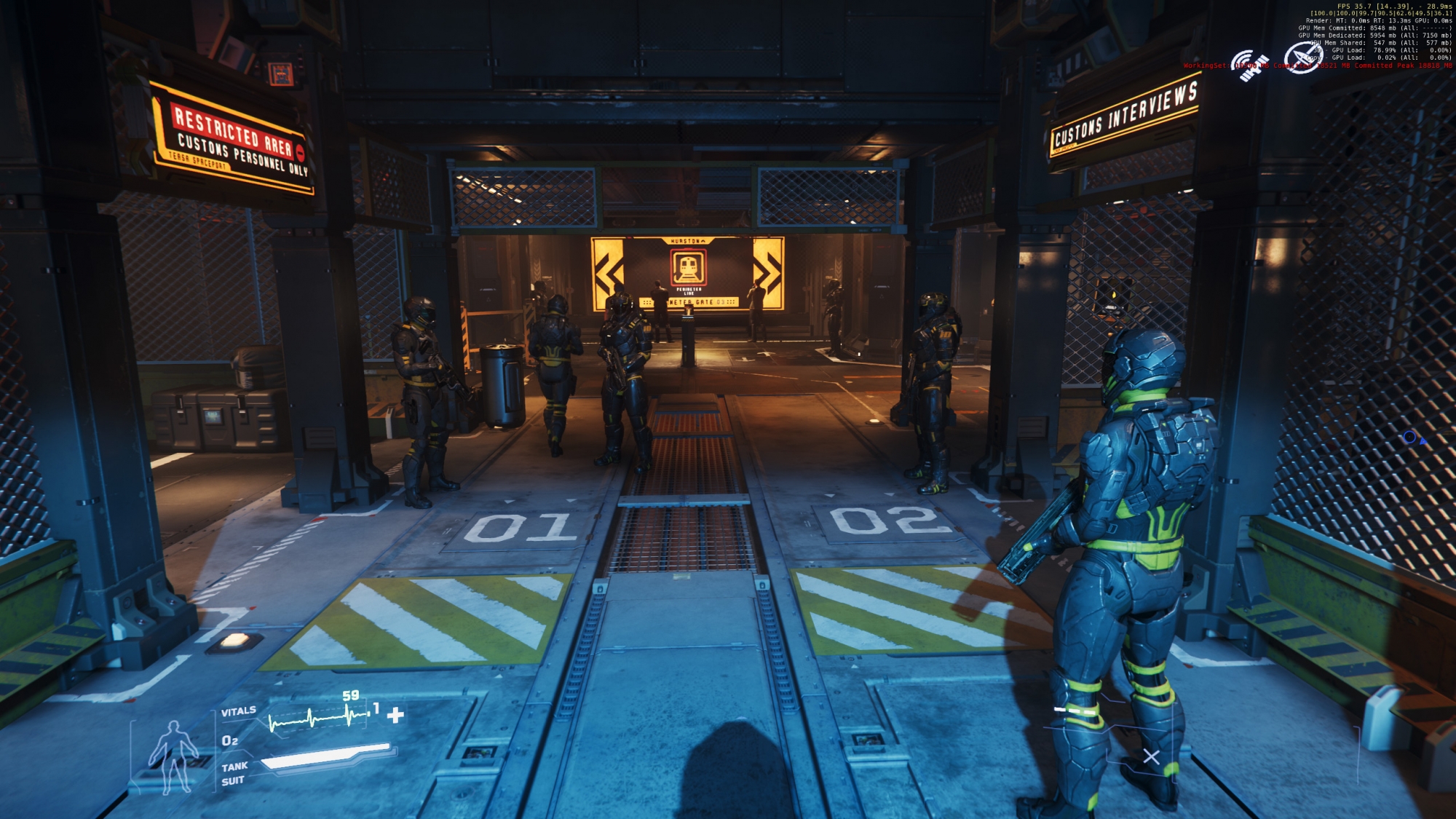Image resolution: width=1456 pixels, height=819 pixels.
Task: Open the body silhouette status icon
Action: point(173,756)
